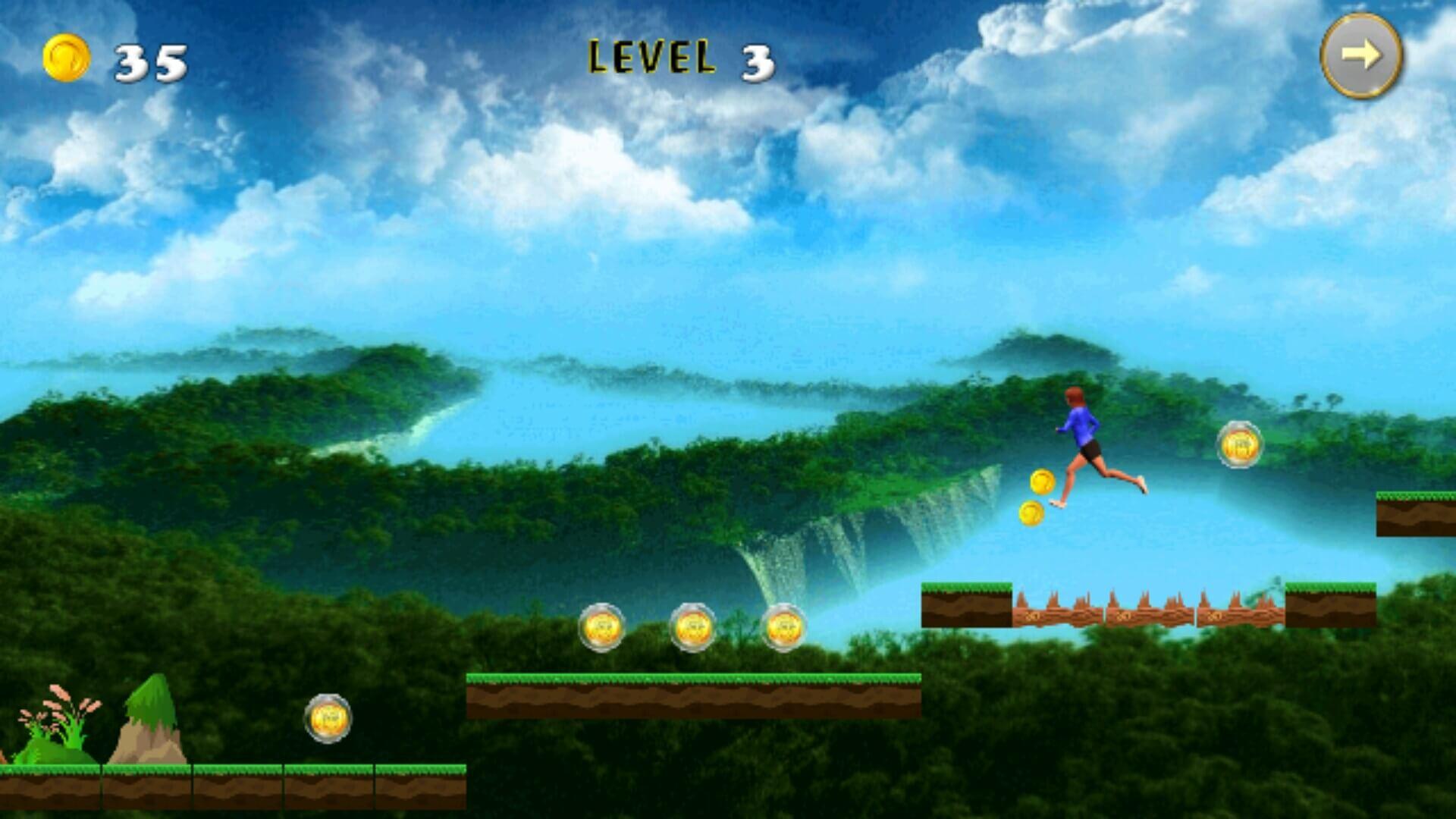This screenshot has width=1456, height=819.
Task: Click the gold coin counter icon
Action: (67, 57)
